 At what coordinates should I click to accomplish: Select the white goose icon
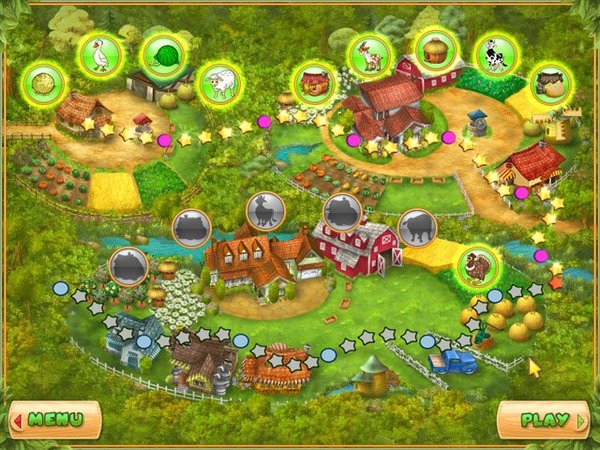(x=100, y=55)
